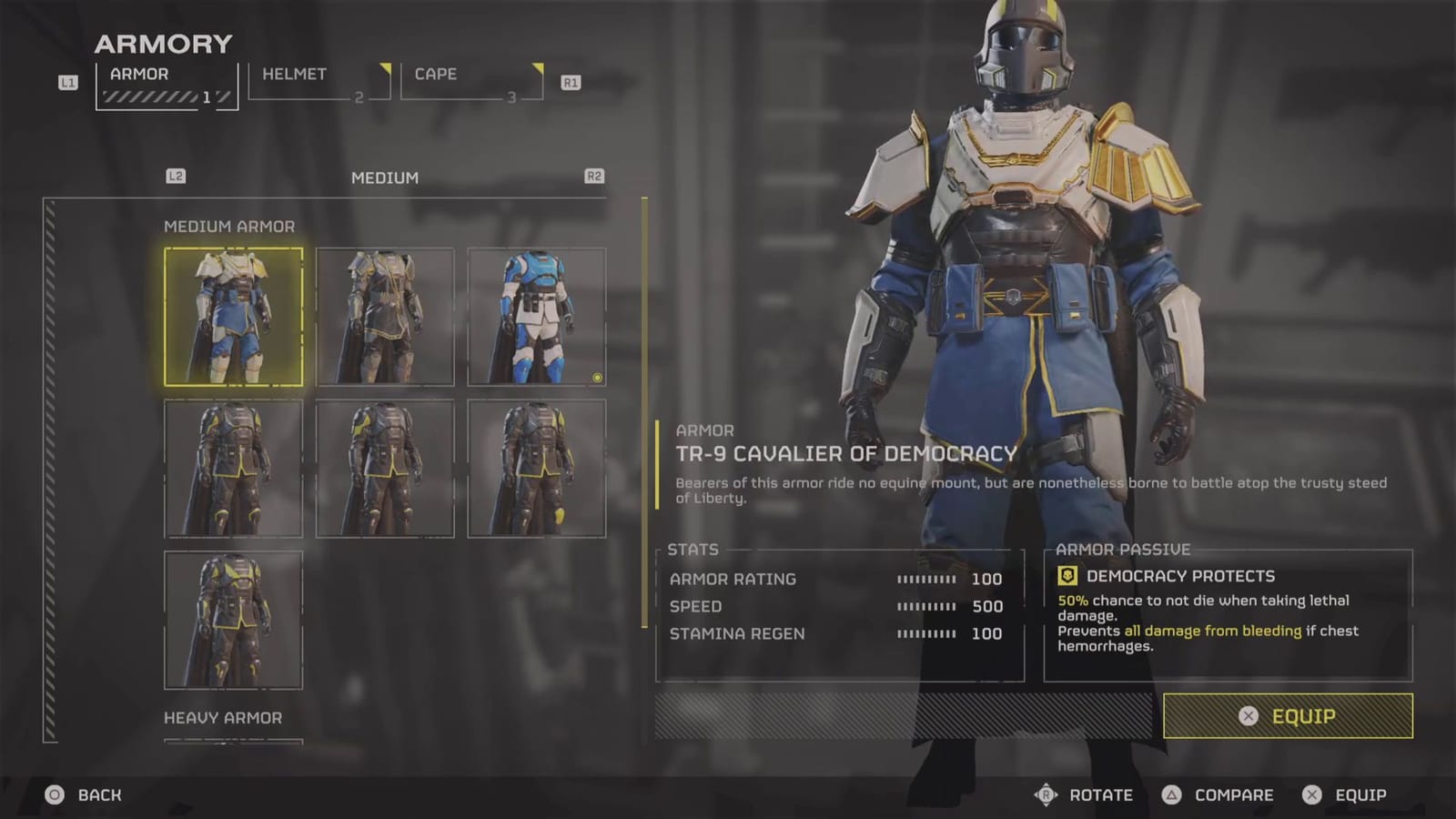Viewport: 1456px width, 819px height.
Task: Switch to the Cape tab
Action: (x=434, y=74)
